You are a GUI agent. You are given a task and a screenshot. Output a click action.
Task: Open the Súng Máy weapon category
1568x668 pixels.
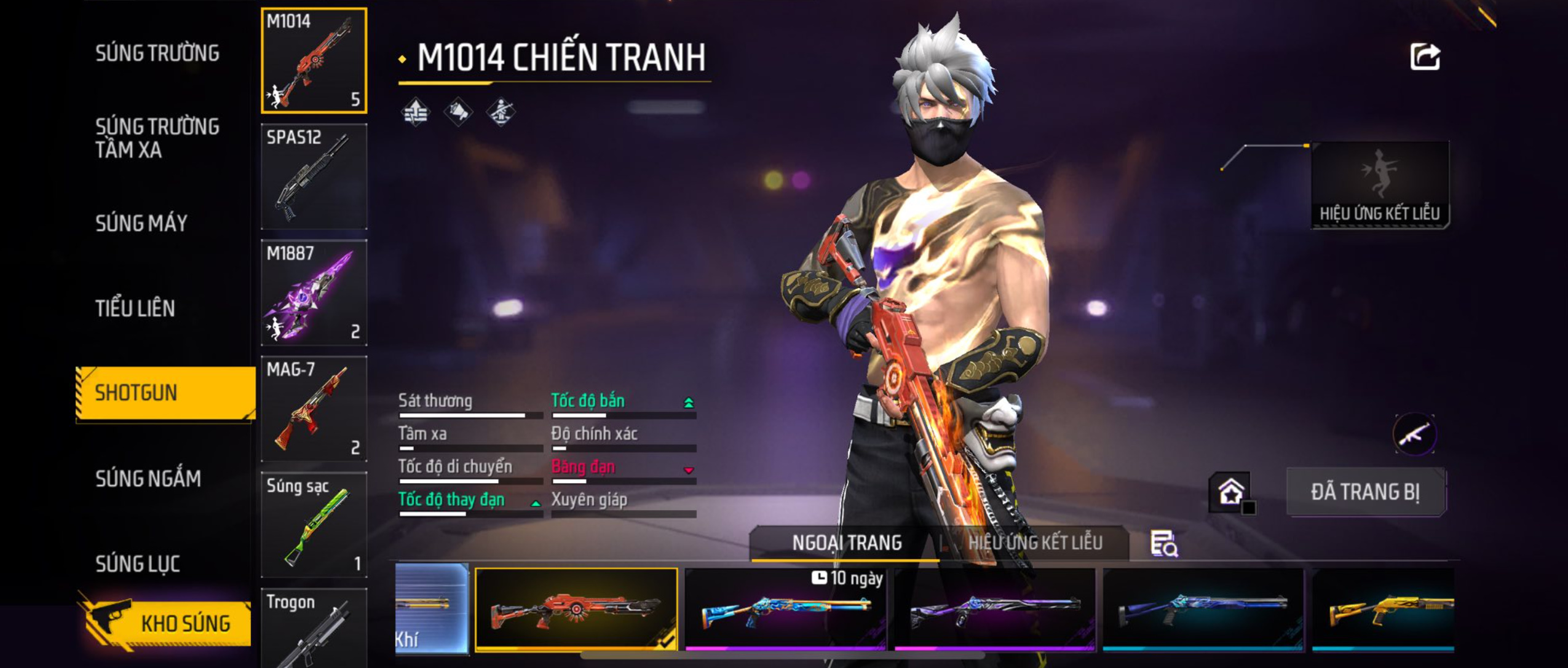141,223
